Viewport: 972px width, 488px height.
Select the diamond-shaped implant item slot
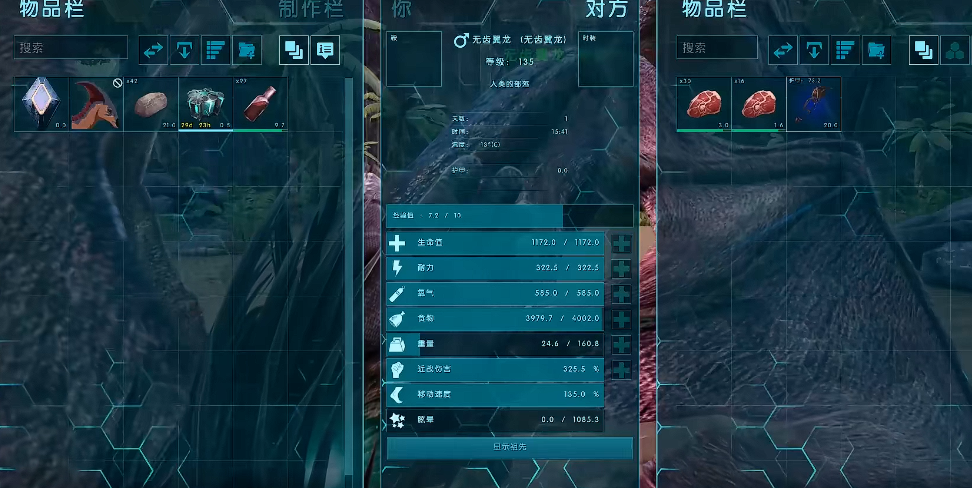[x=41, y=104]
